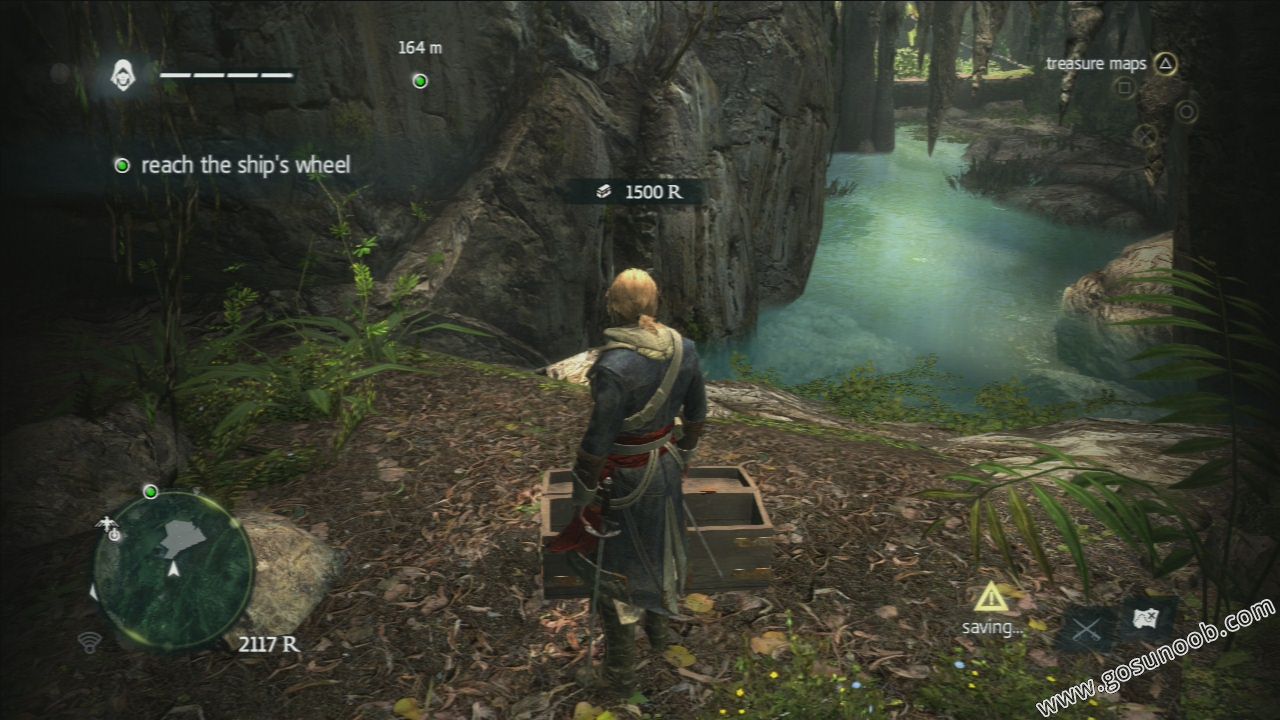Click the green objective dot on minimap edge
The image size is (1280, 720).
tap(150, 491)
